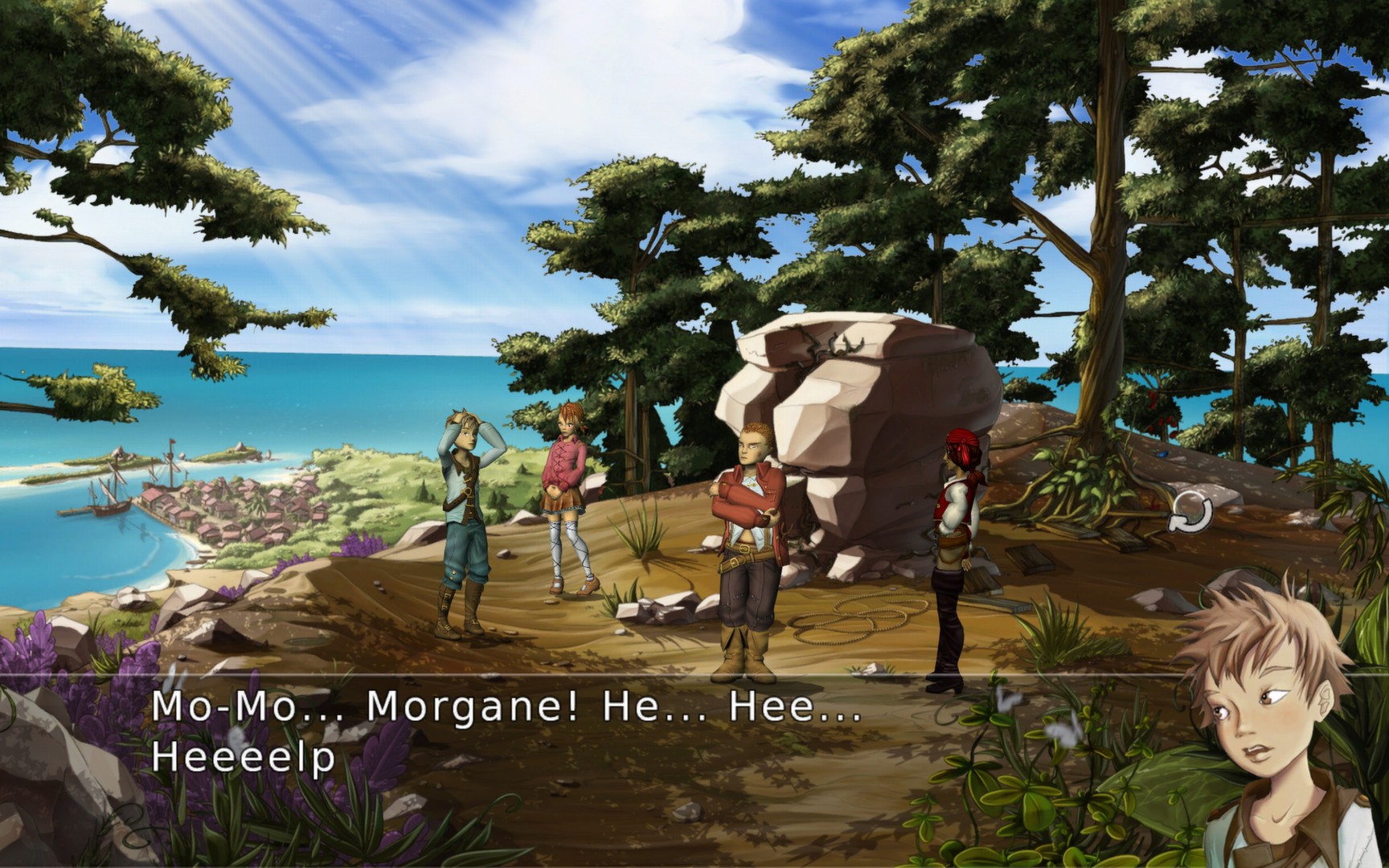Click the dialogue text to advance

506,731
